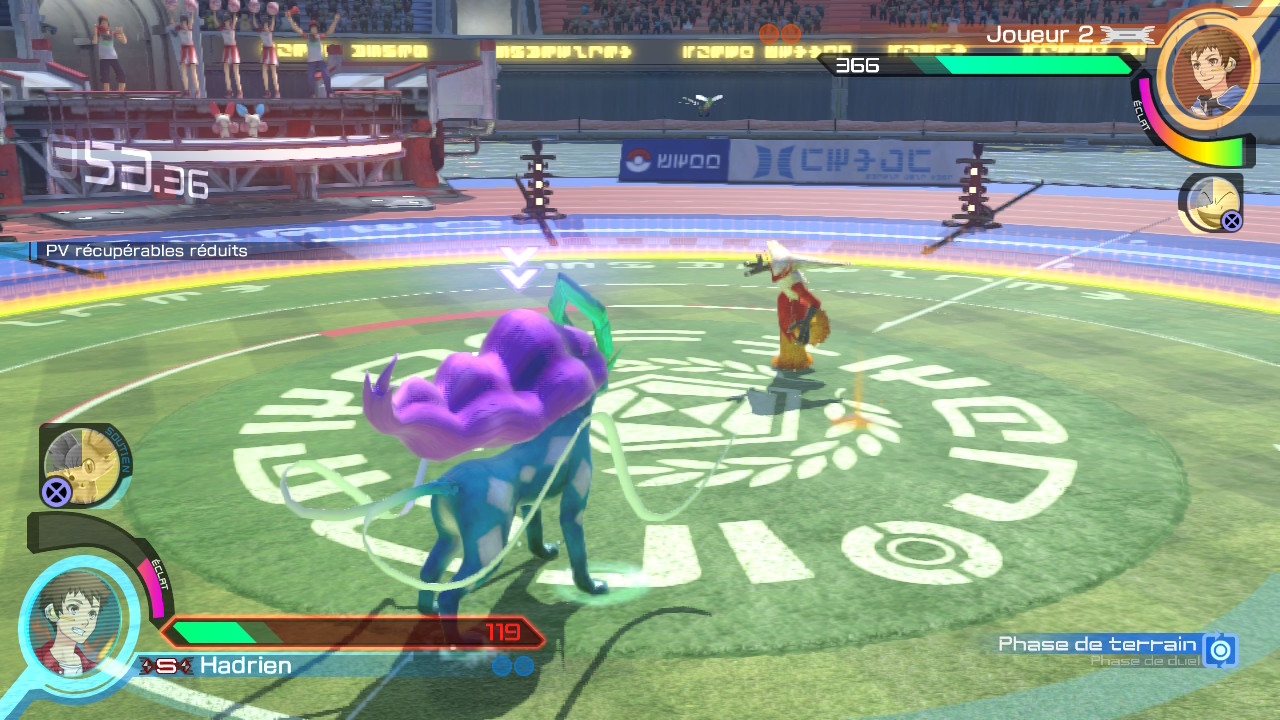Select the Phase de terrain indicator icon
Screen dimensions: 1280x720
point(1220,650)
